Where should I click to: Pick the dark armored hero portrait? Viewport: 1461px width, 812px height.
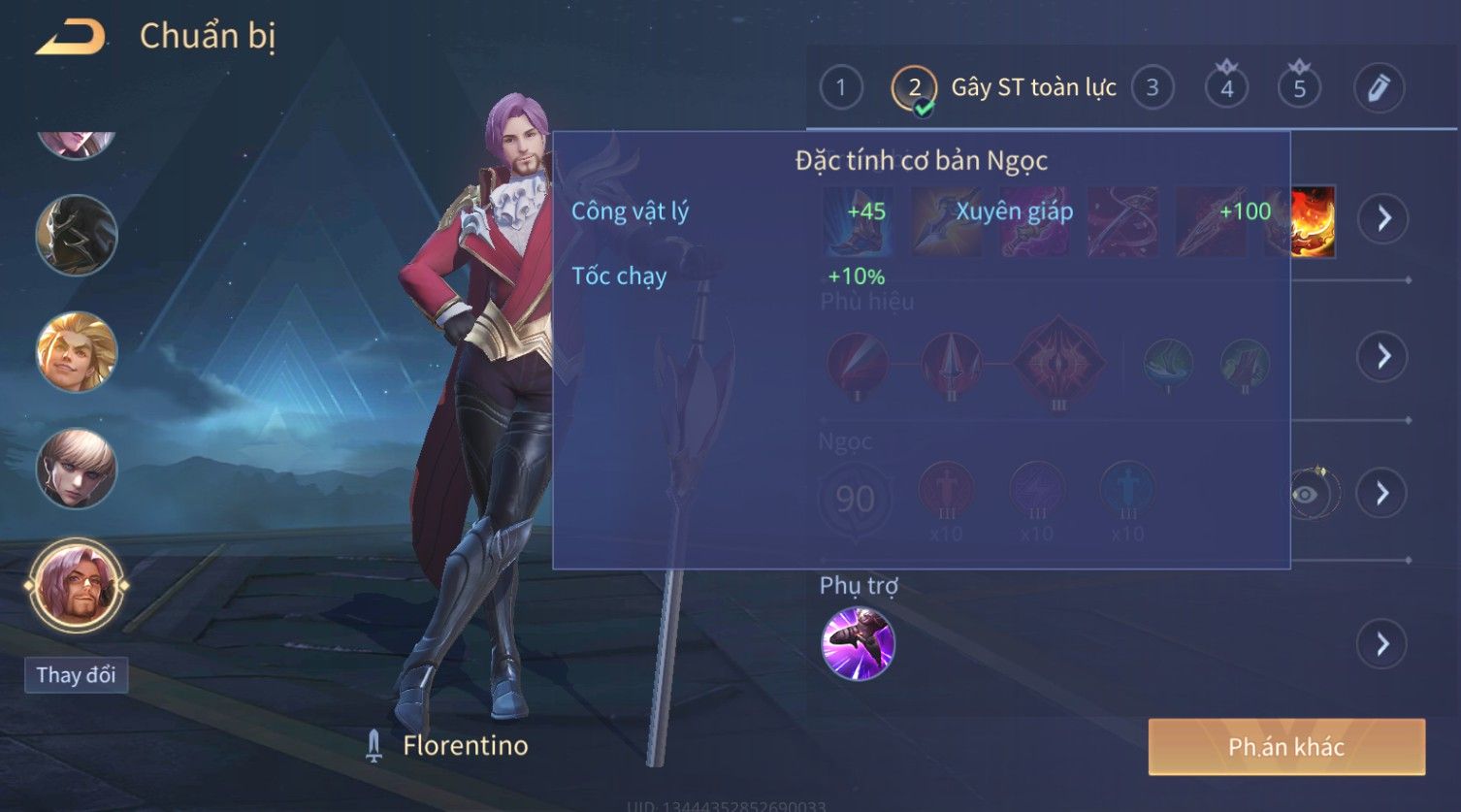click(76, 235)
